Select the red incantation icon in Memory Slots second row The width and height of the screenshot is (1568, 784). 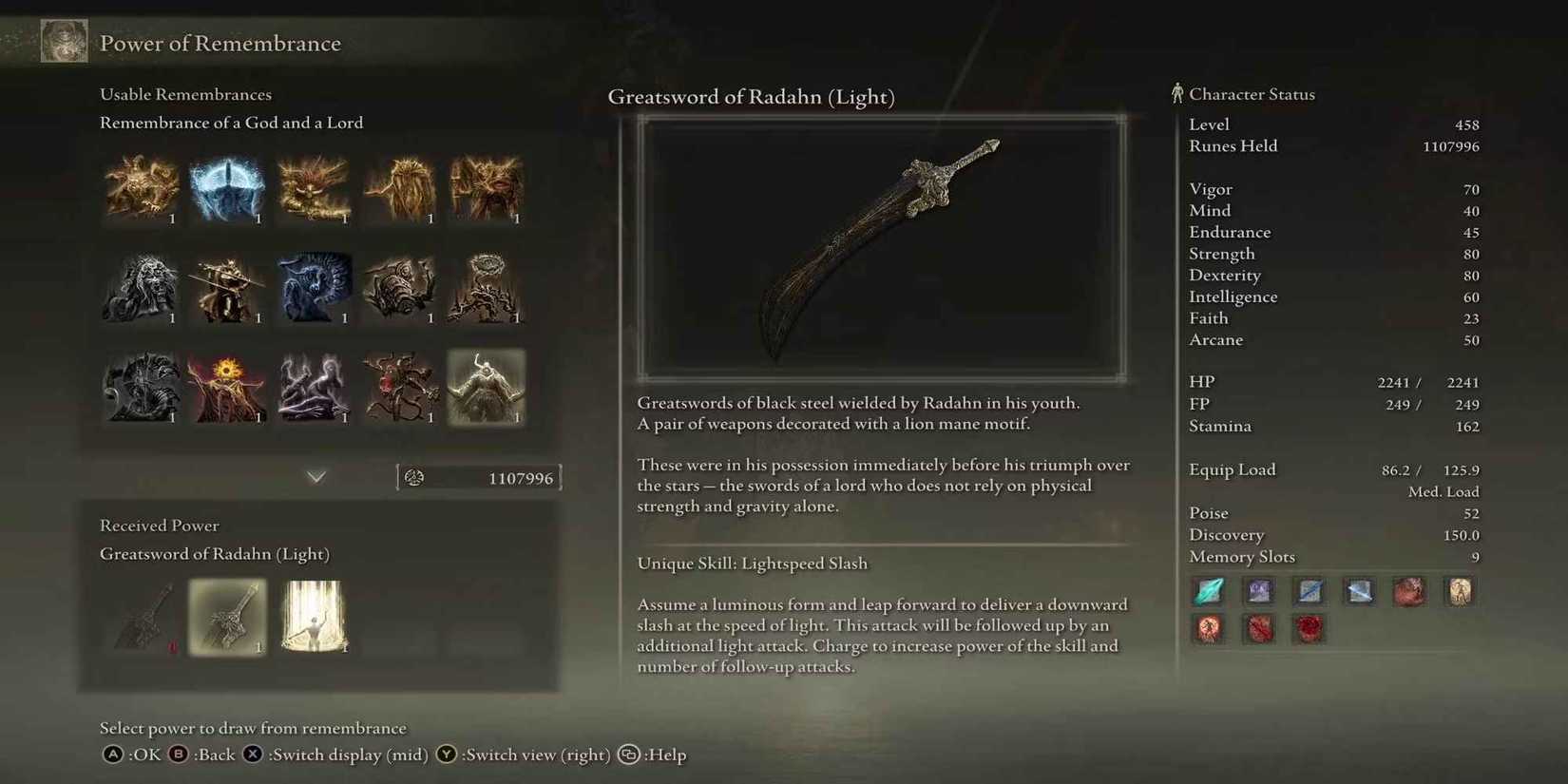(1208, 628)
